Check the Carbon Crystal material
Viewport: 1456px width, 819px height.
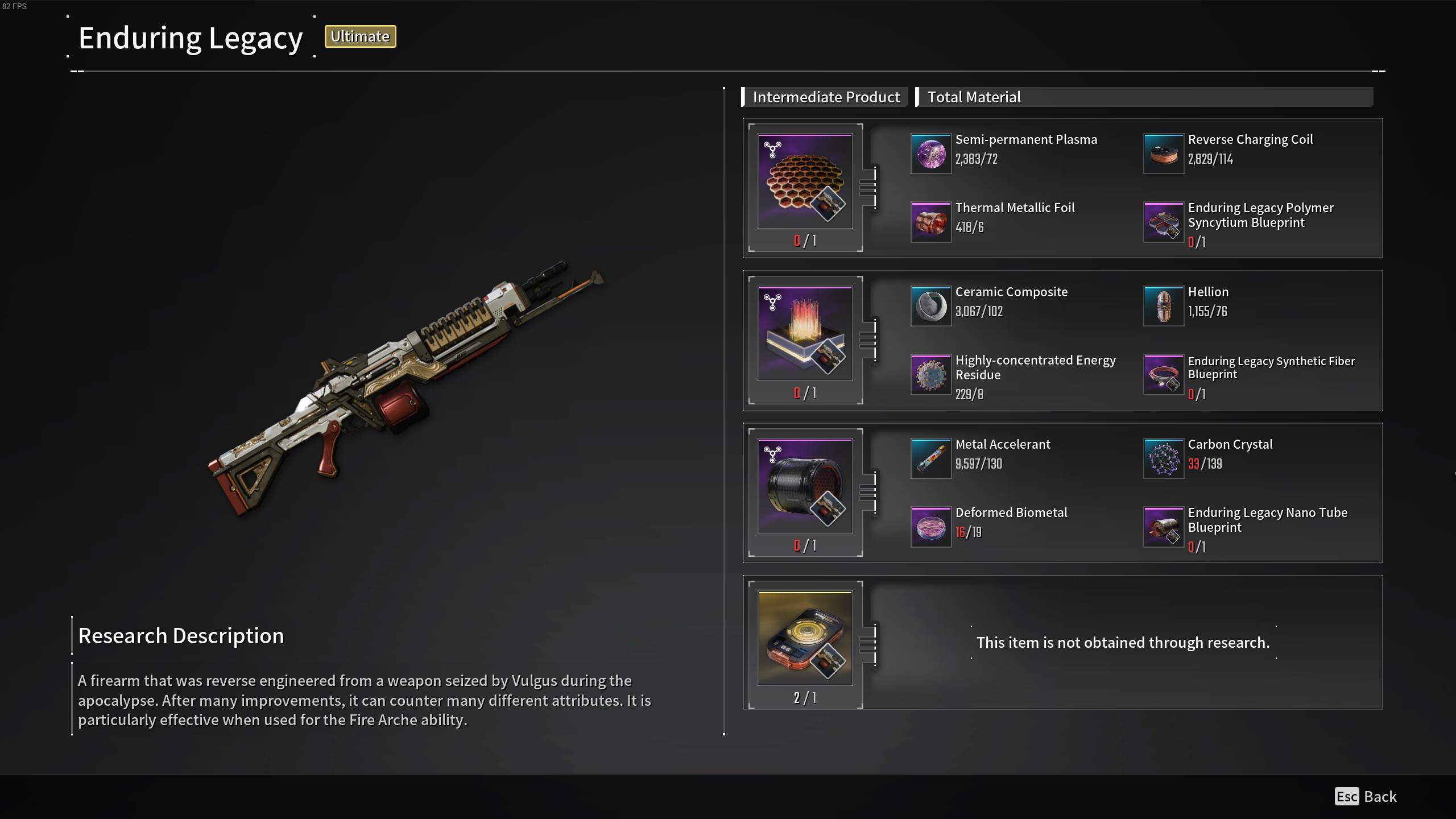tap(1164, 458)
